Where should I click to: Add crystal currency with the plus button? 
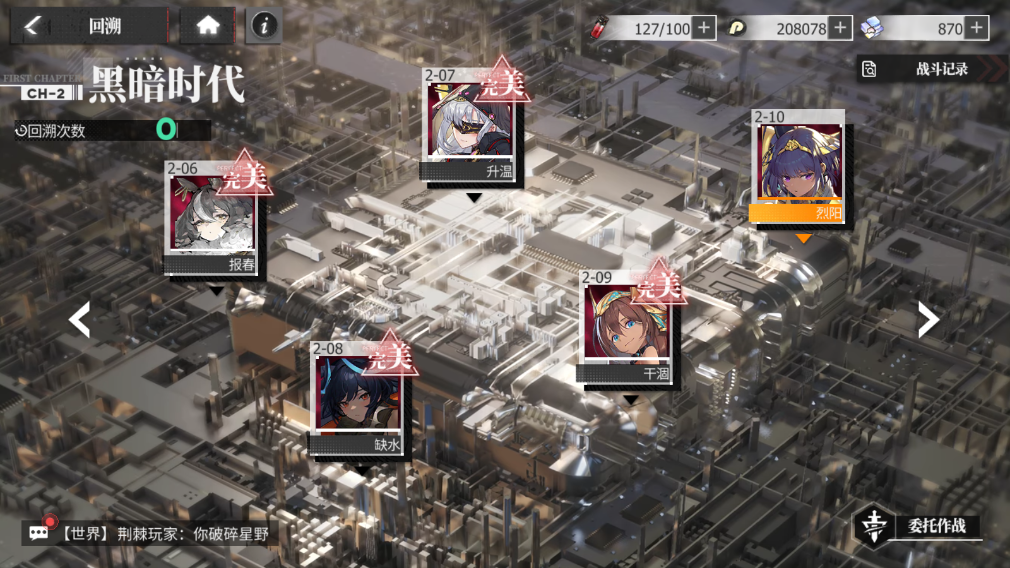[977, 28]
